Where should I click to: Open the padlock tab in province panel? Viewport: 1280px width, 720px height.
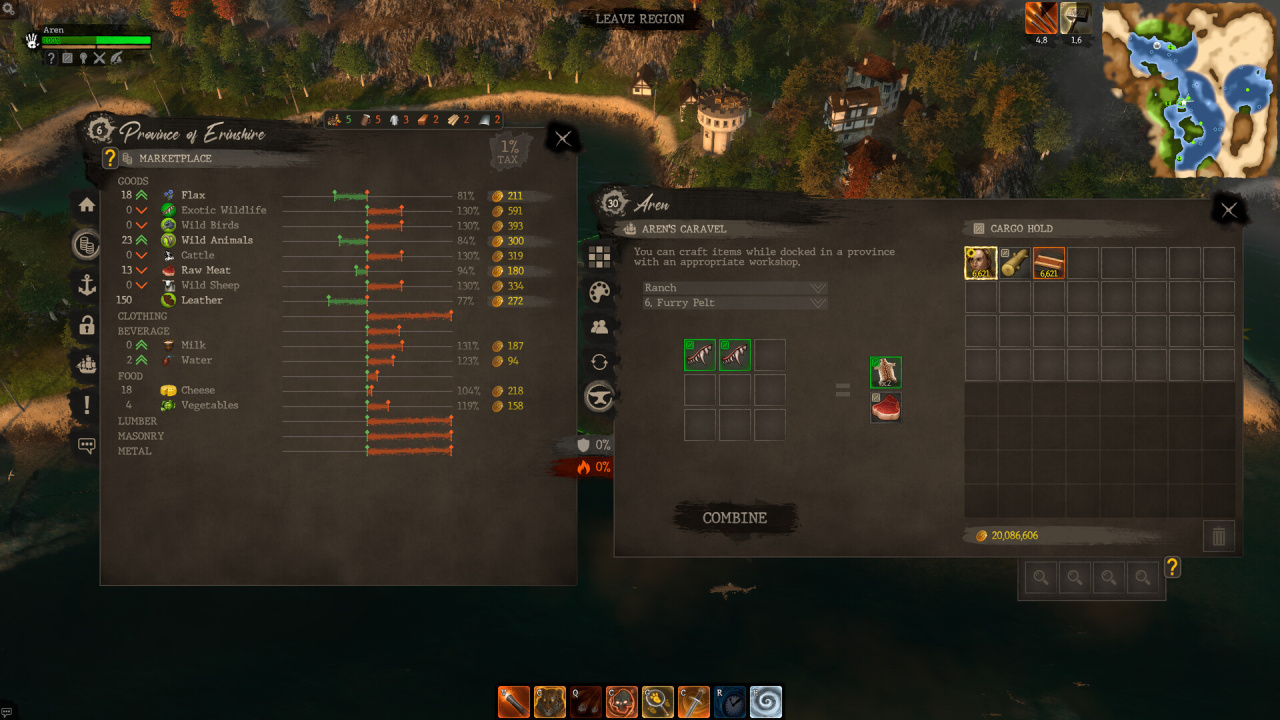click(x=87, y=325)
